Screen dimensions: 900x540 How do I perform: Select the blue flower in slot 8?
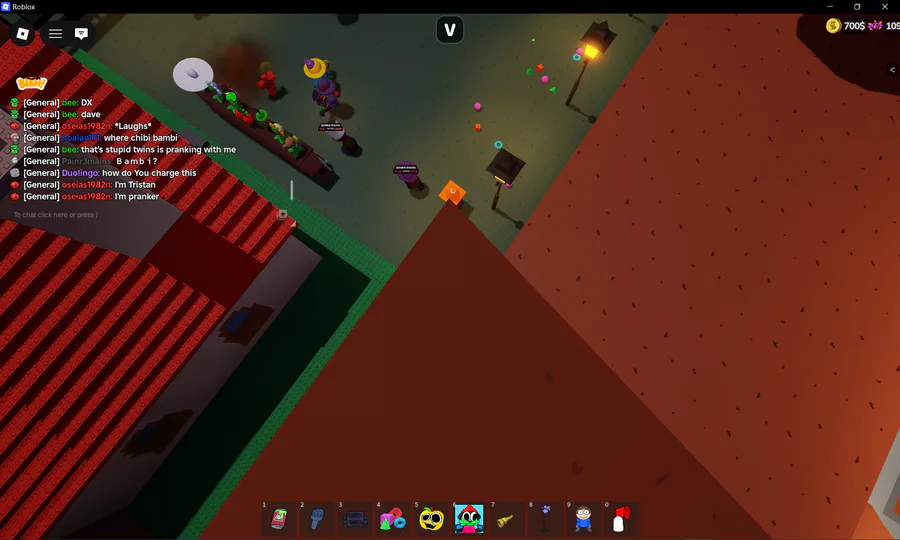click(545, 519)
